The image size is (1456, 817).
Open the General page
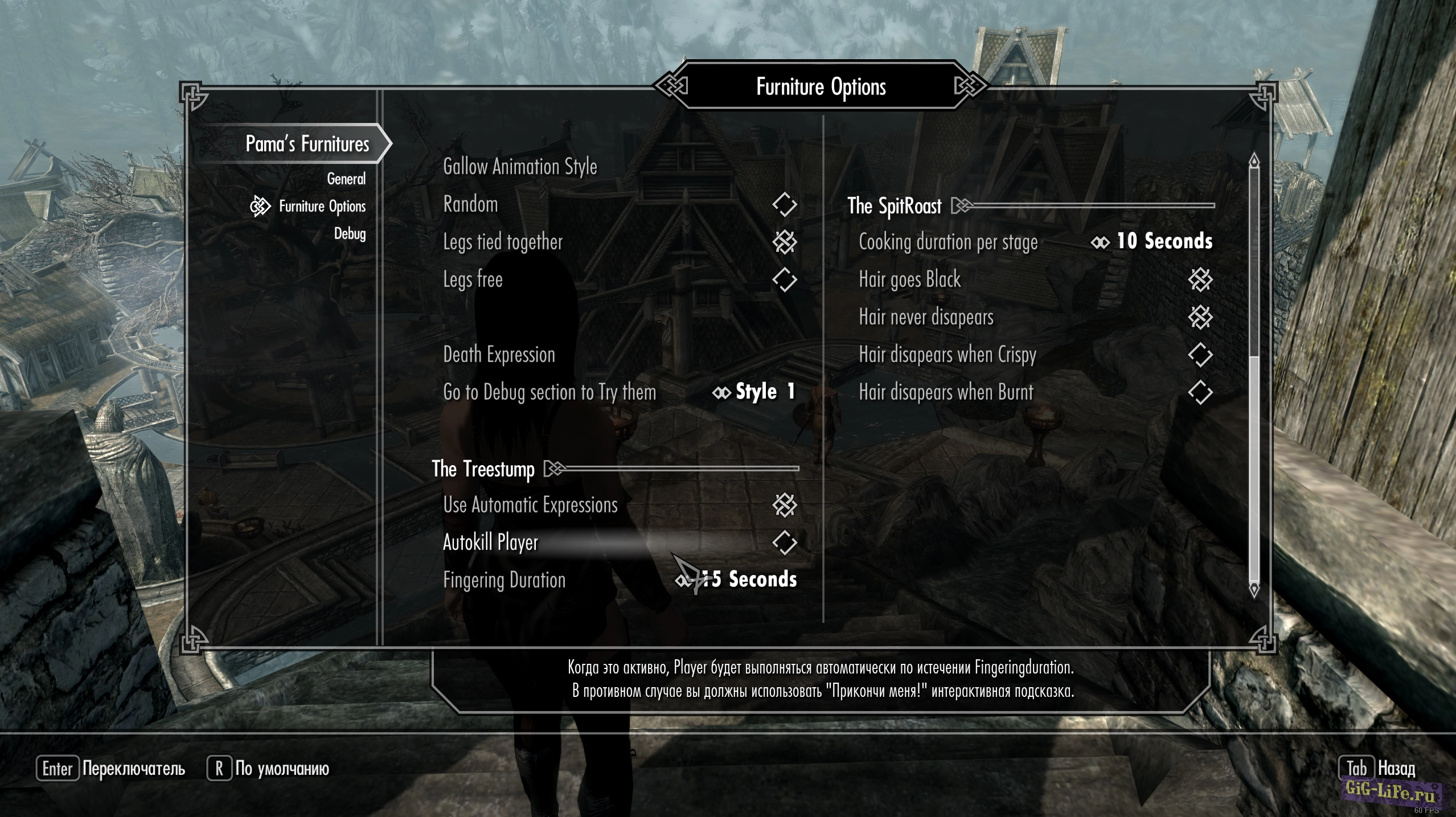pos(346,179)
